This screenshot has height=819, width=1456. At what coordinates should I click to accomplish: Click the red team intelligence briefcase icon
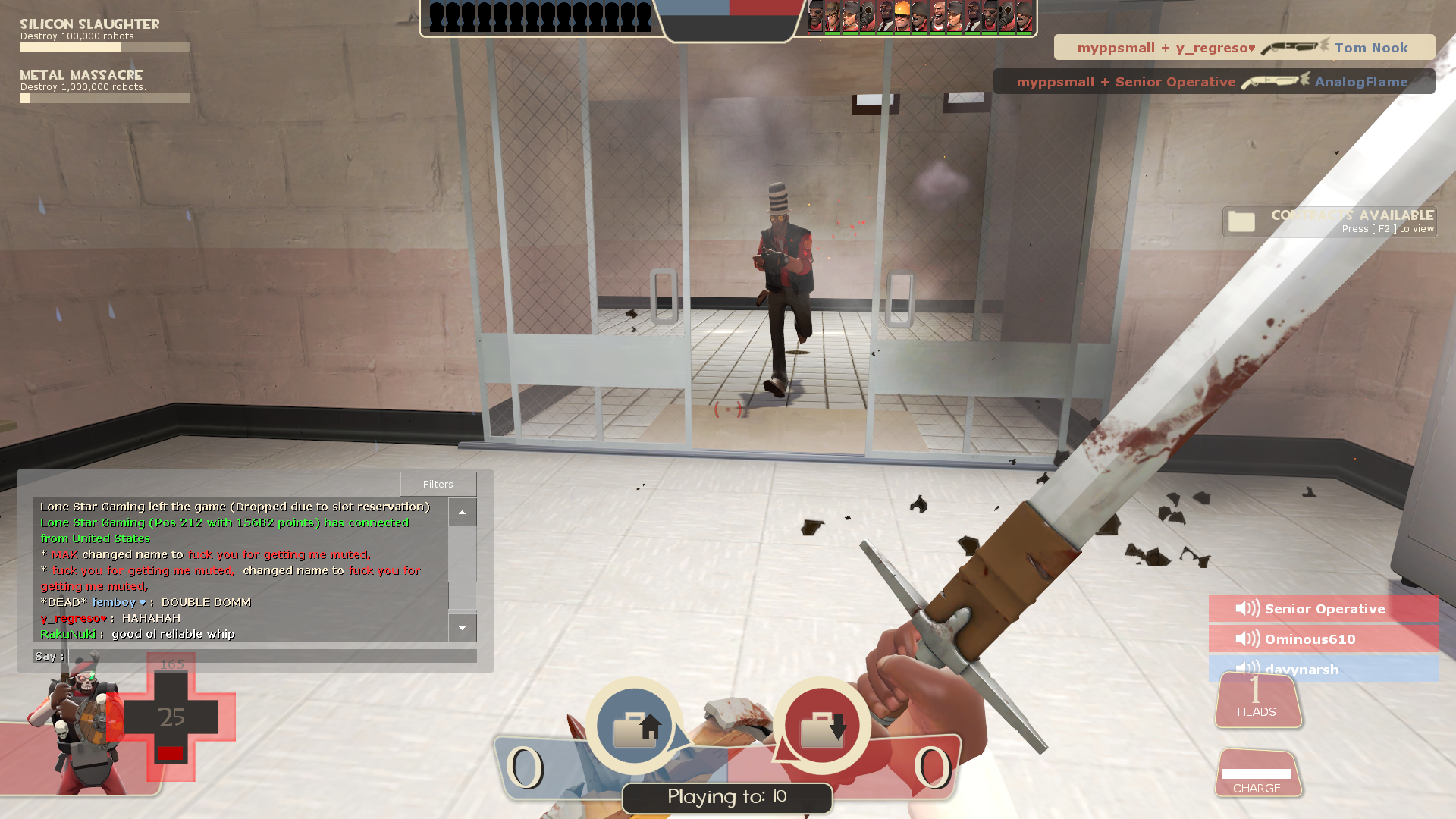click(822, 726)
